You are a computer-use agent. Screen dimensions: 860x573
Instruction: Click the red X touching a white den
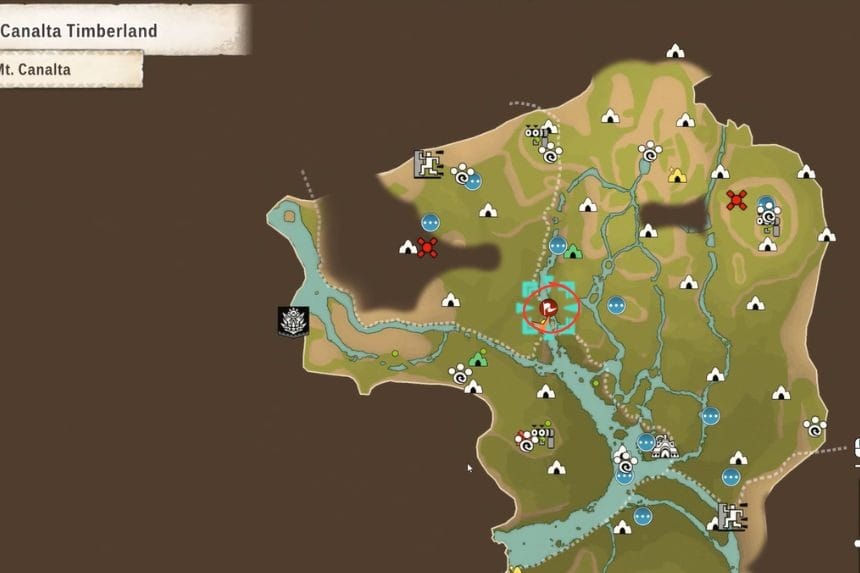pos(427,247)
